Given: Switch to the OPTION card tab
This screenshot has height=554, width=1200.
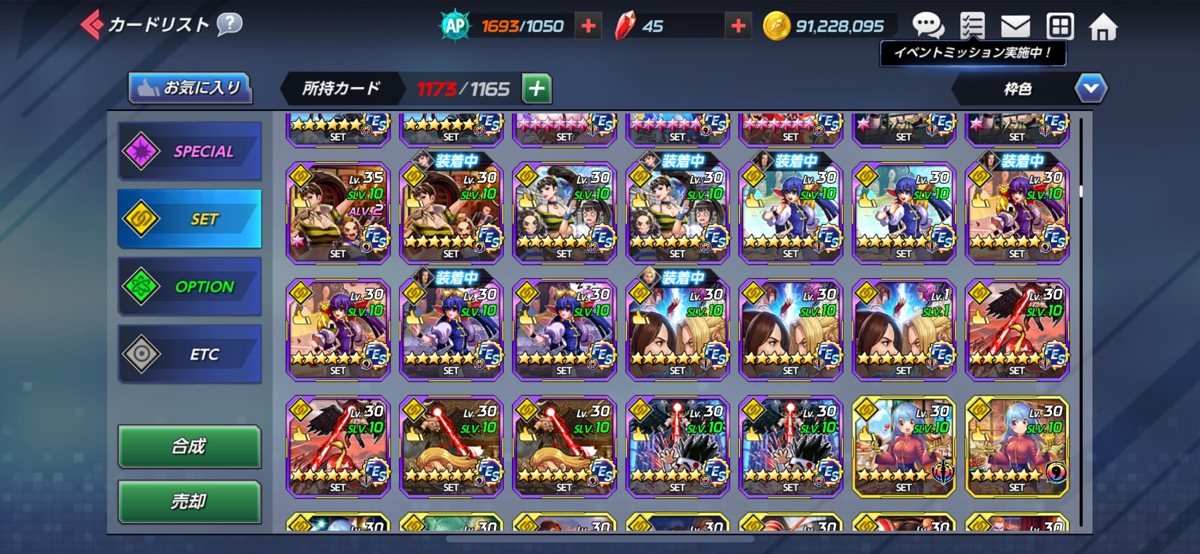Looking at the screenshot, I should (190, 286).
